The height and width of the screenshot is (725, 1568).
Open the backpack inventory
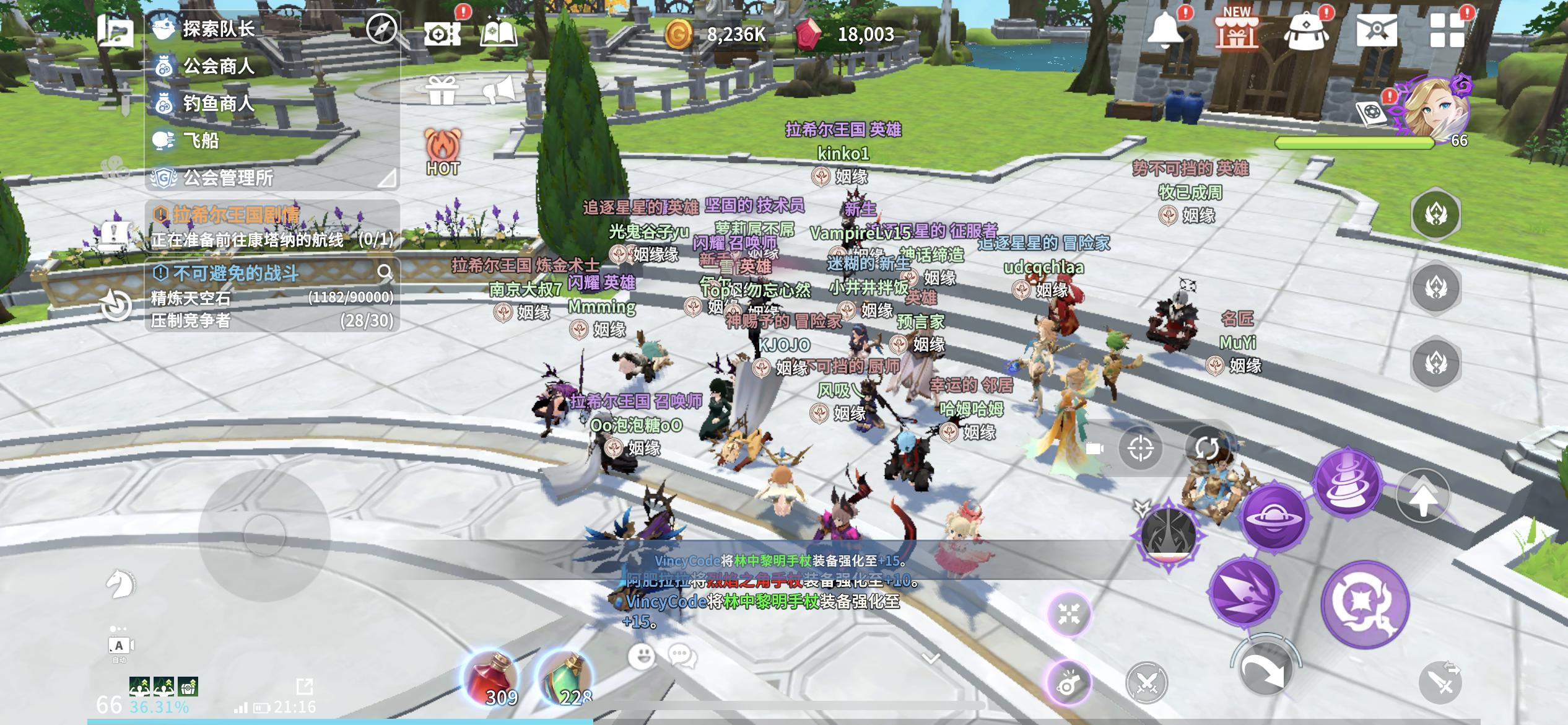[x=1306, y=31]
